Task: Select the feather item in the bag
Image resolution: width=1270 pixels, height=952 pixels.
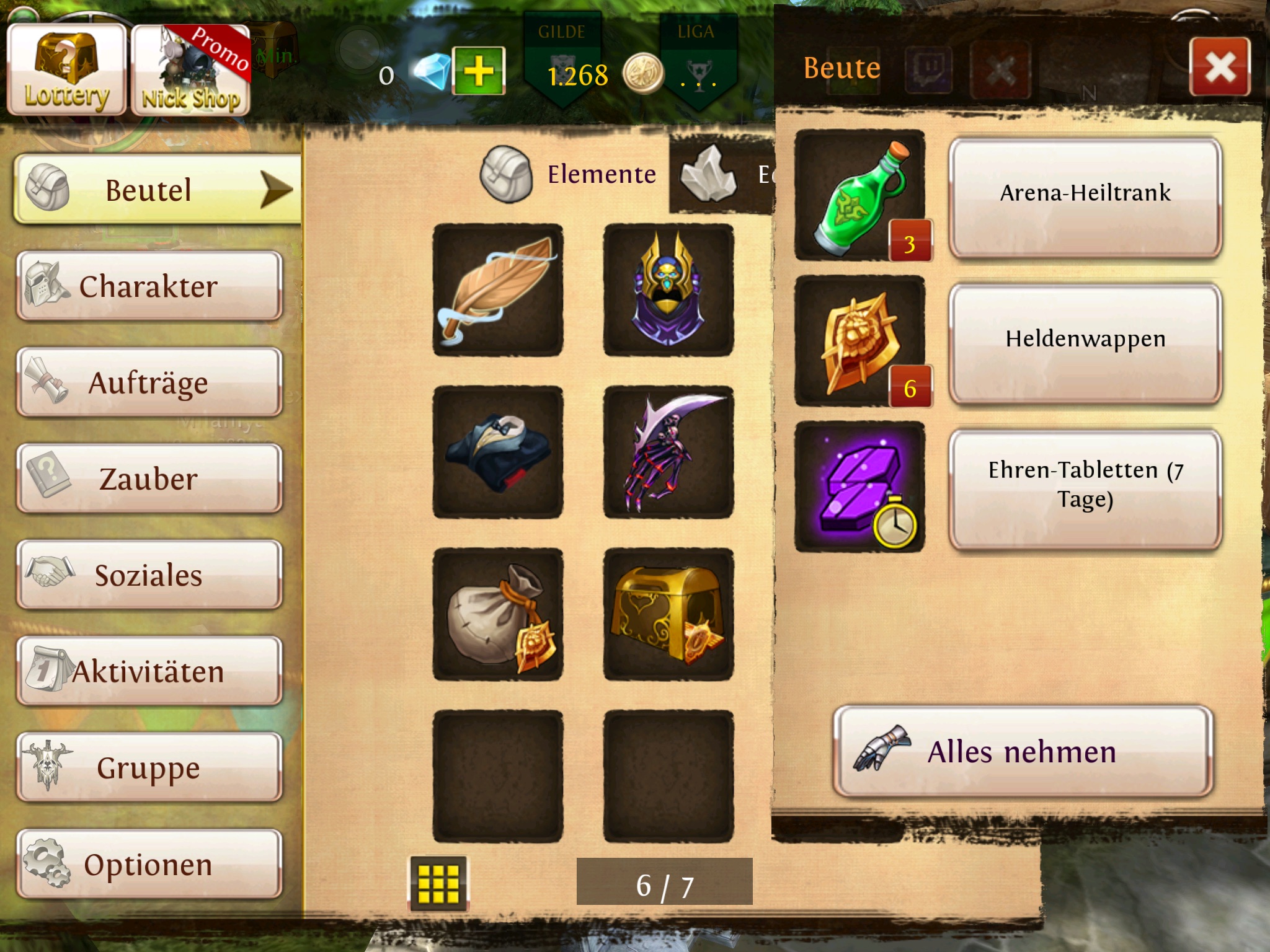Action: [498, 290]
